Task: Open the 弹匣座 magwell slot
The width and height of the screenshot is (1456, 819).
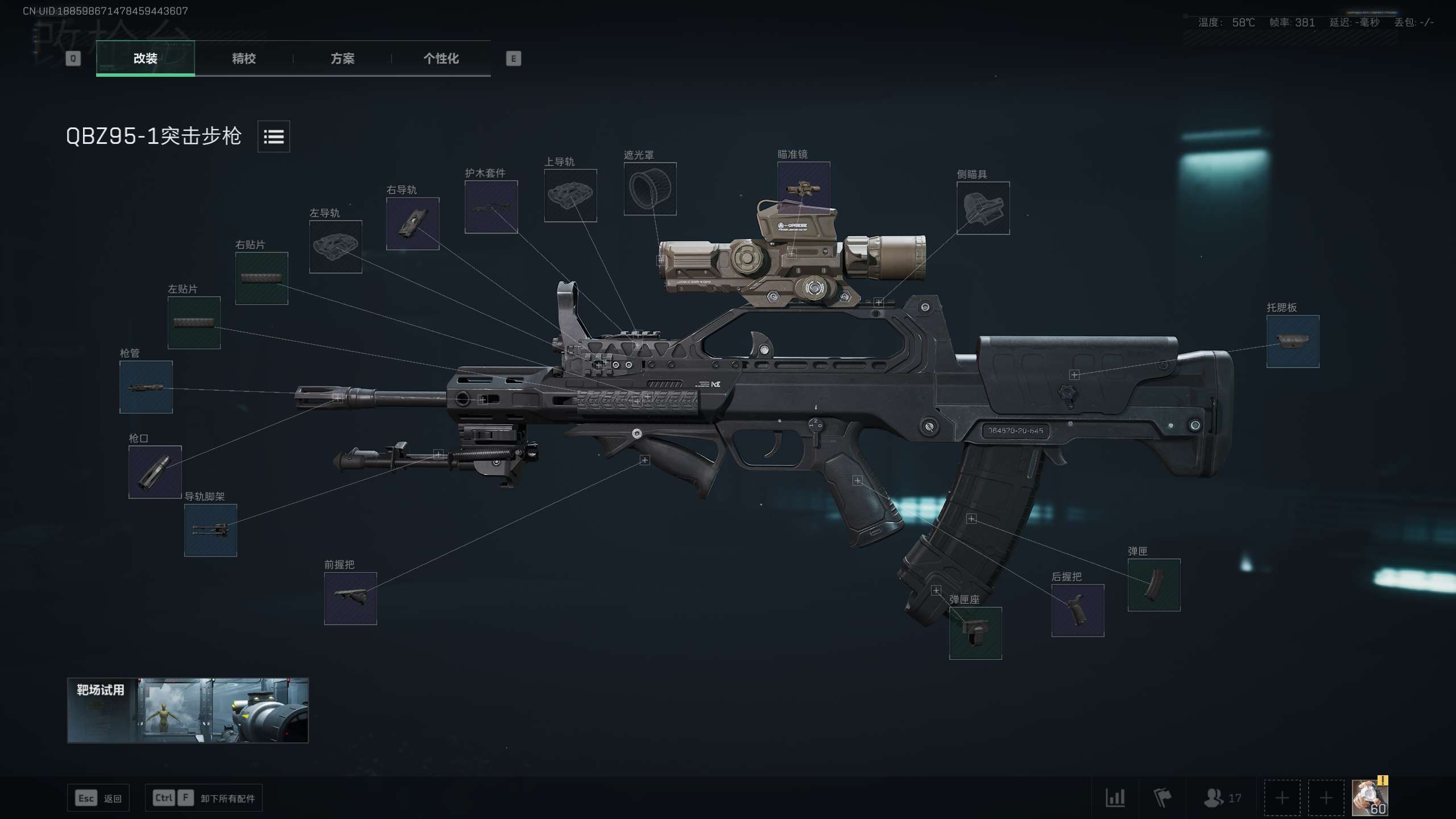Action: 975,633
